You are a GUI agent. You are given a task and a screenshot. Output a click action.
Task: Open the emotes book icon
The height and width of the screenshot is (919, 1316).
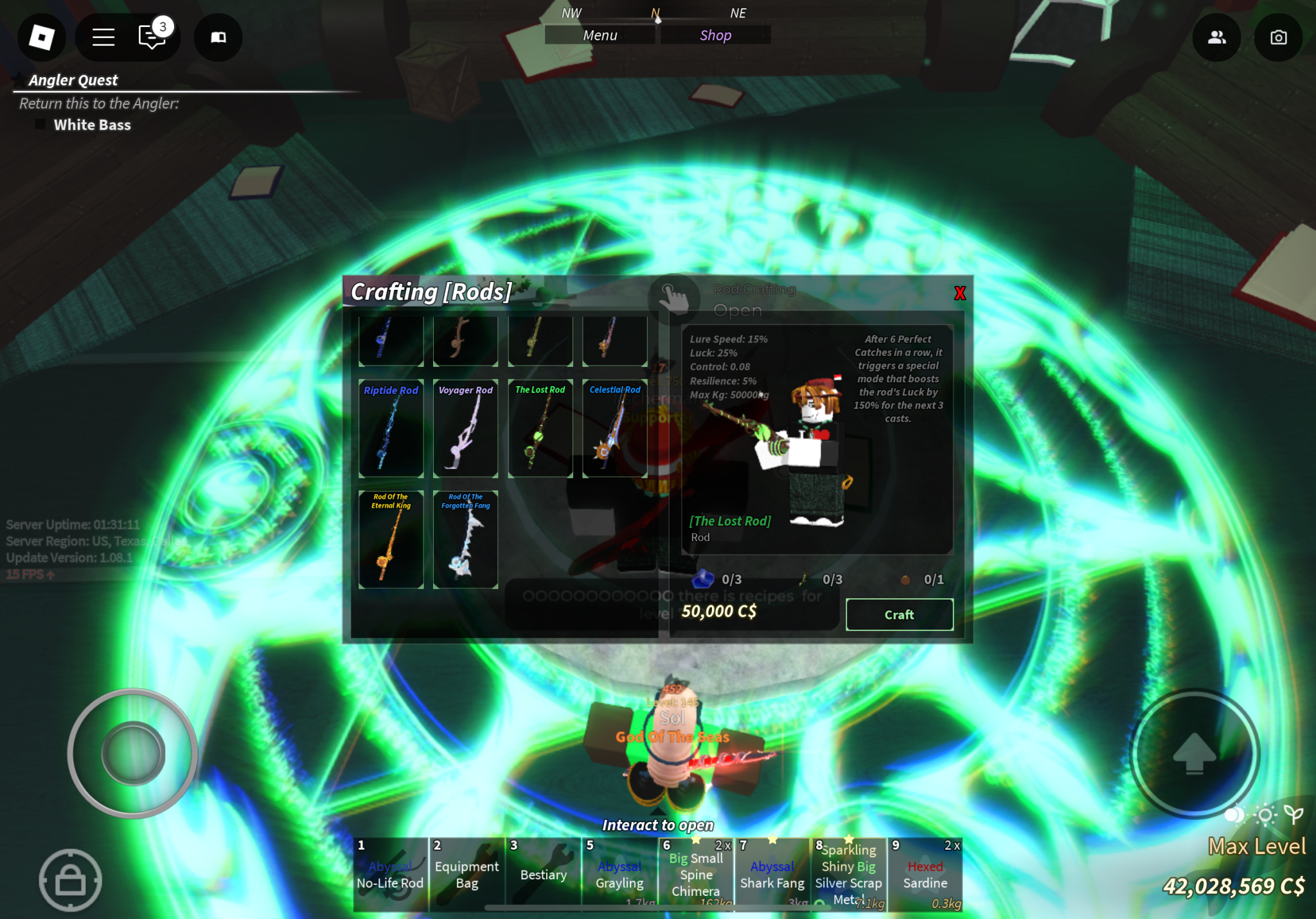[217, 37]
